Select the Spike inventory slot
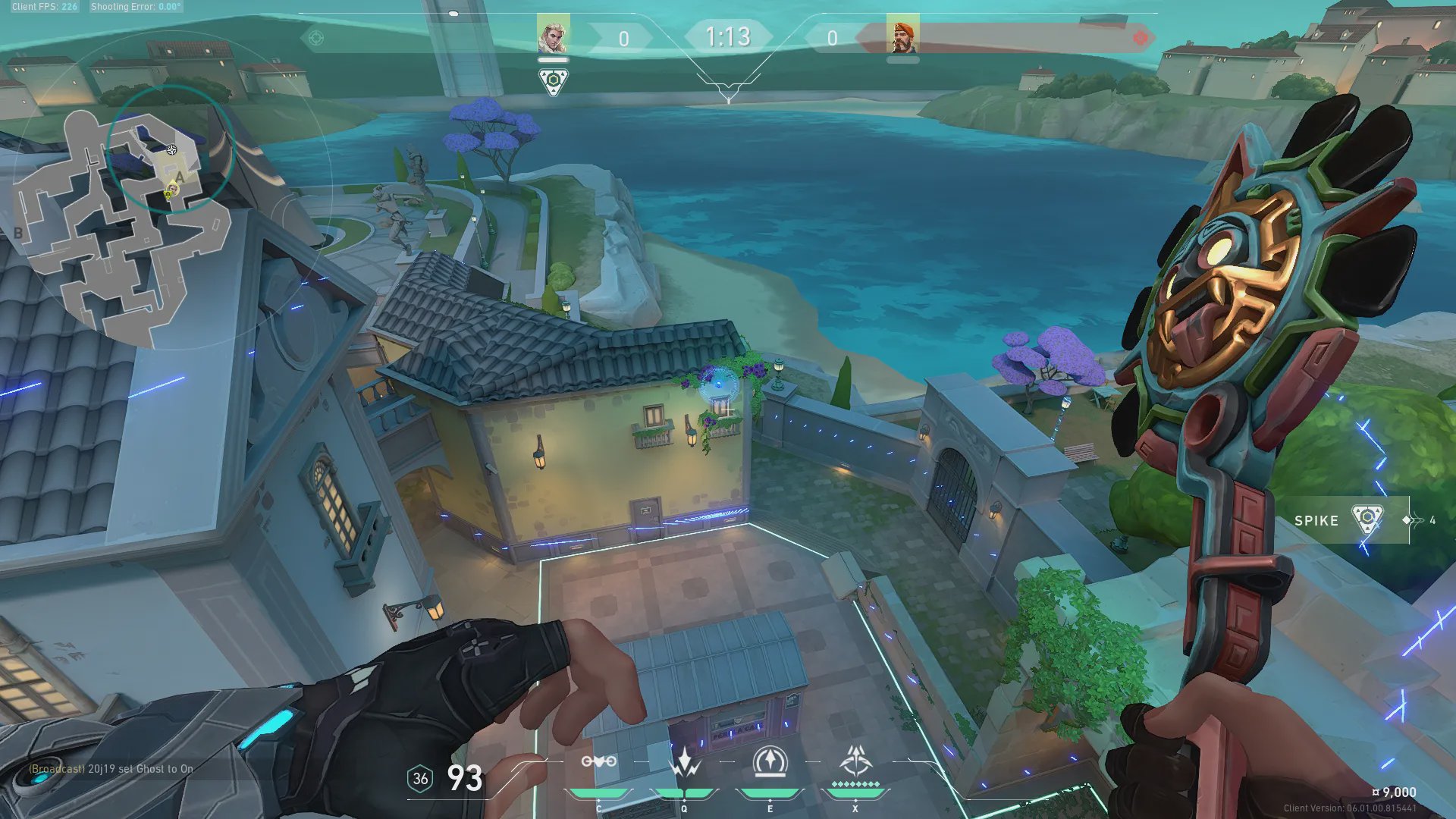This screenshot has height=819, width=1456. 1350,520
